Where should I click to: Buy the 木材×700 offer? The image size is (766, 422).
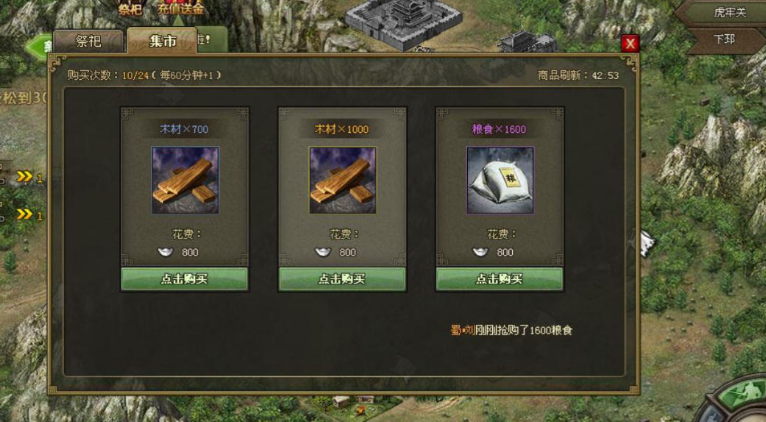[x=185, y=279]
